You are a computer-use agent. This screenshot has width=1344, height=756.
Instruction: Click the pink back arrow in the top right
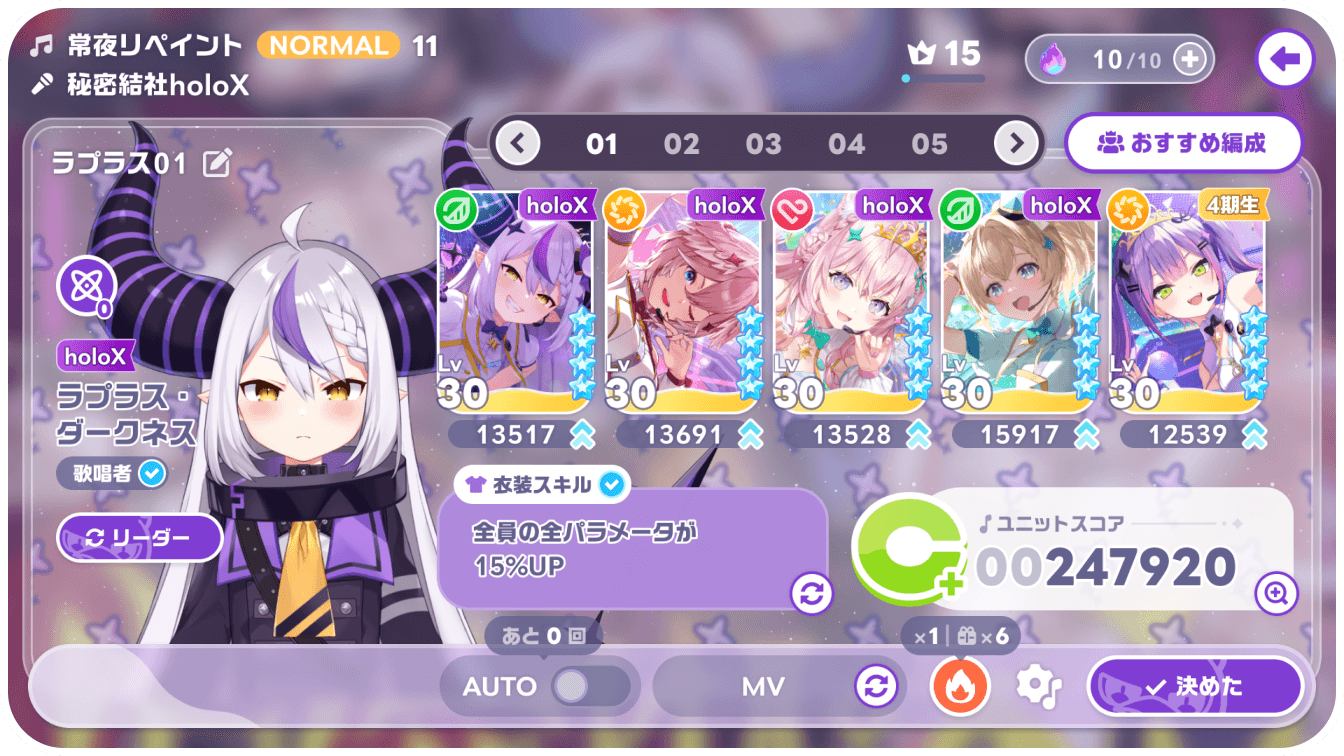[x=1284, y=59]
